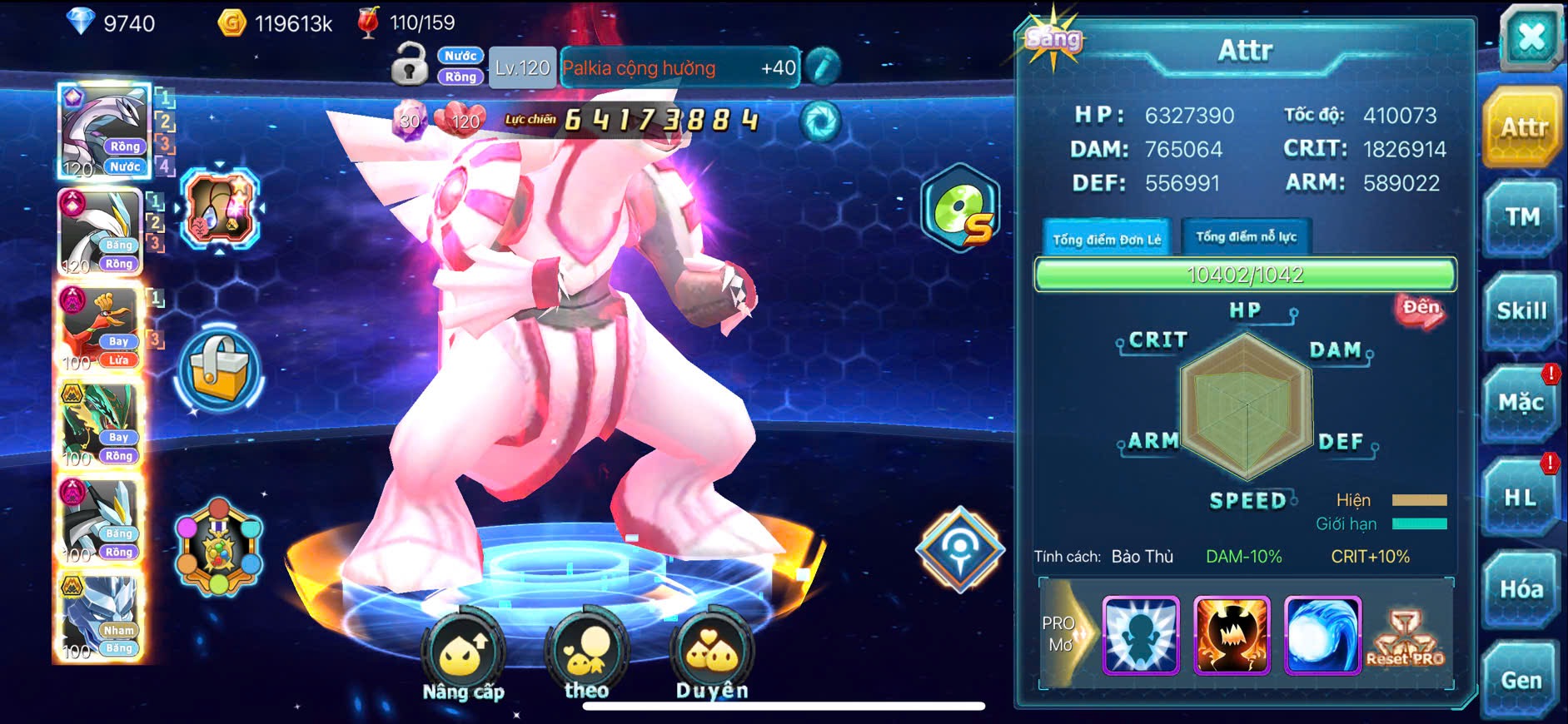Click the green disc S icon
Image resolution: width=1568 pixels, height=724 pixels.
coord(960,208)
